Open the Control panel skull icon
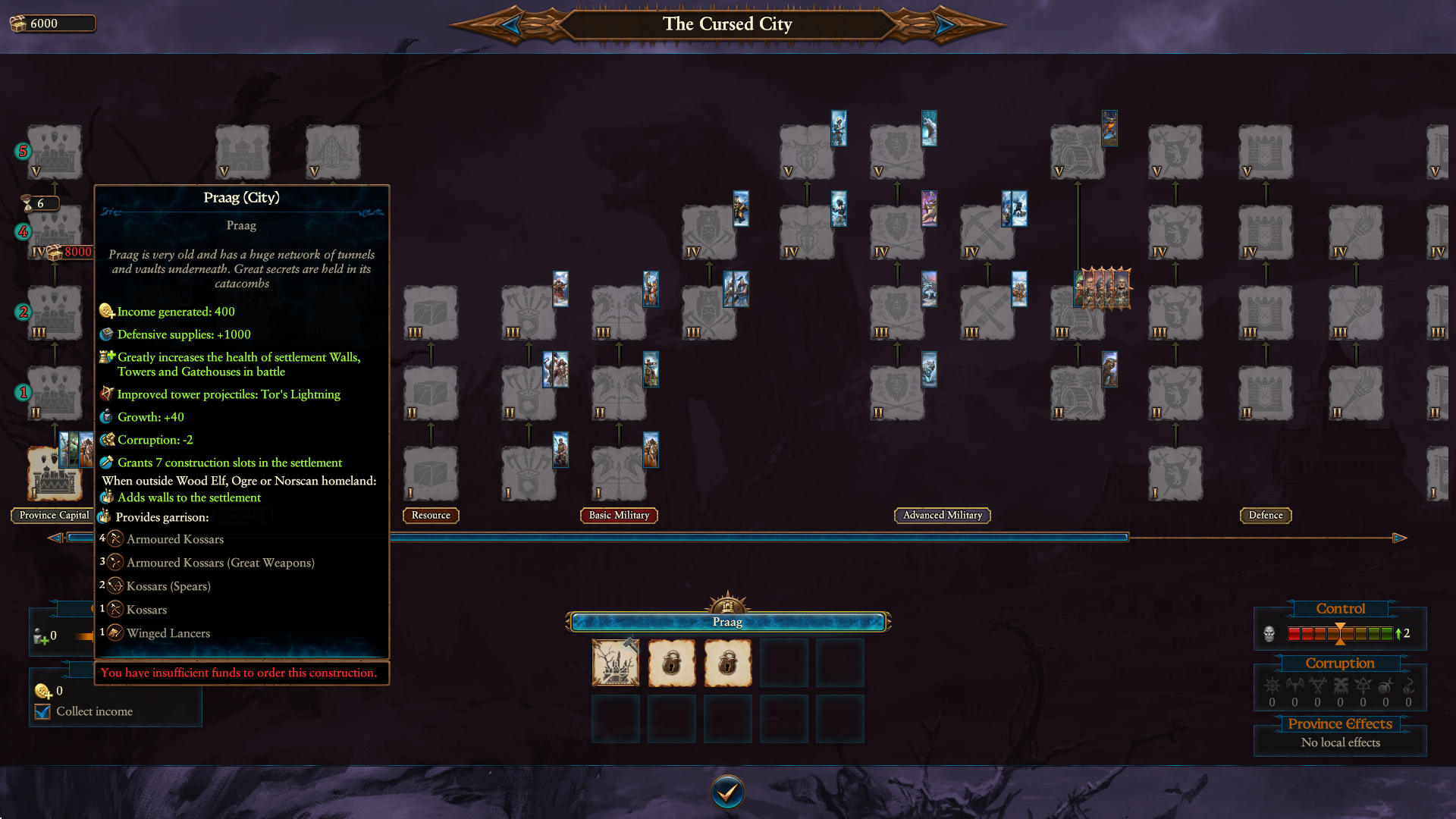Viewport: 1456px width, 819px height. [x=1269, y=633]
